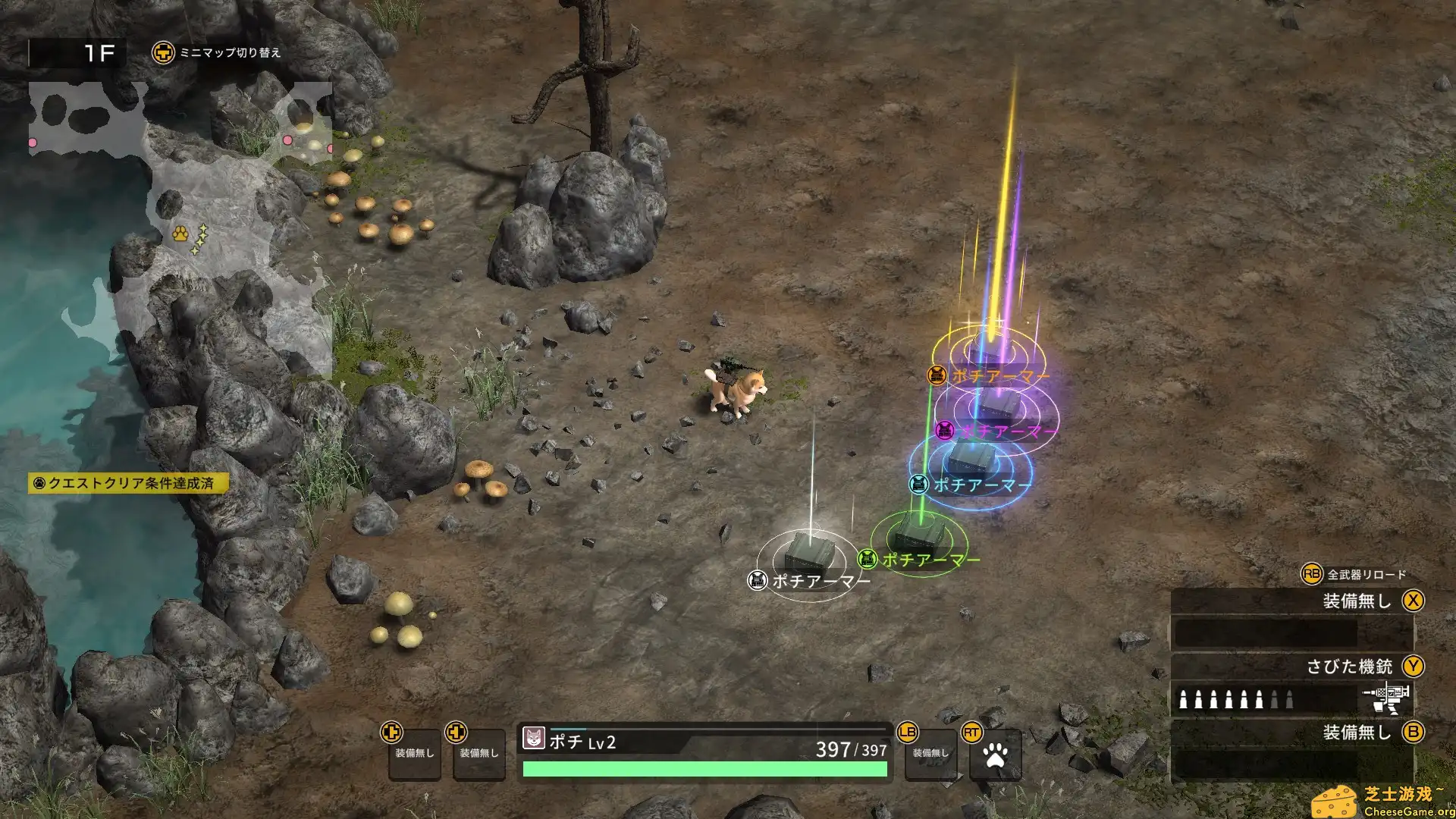Click the minimap toggle icon near 1F
Screen dimensions: 1456x819
(162, 54)
